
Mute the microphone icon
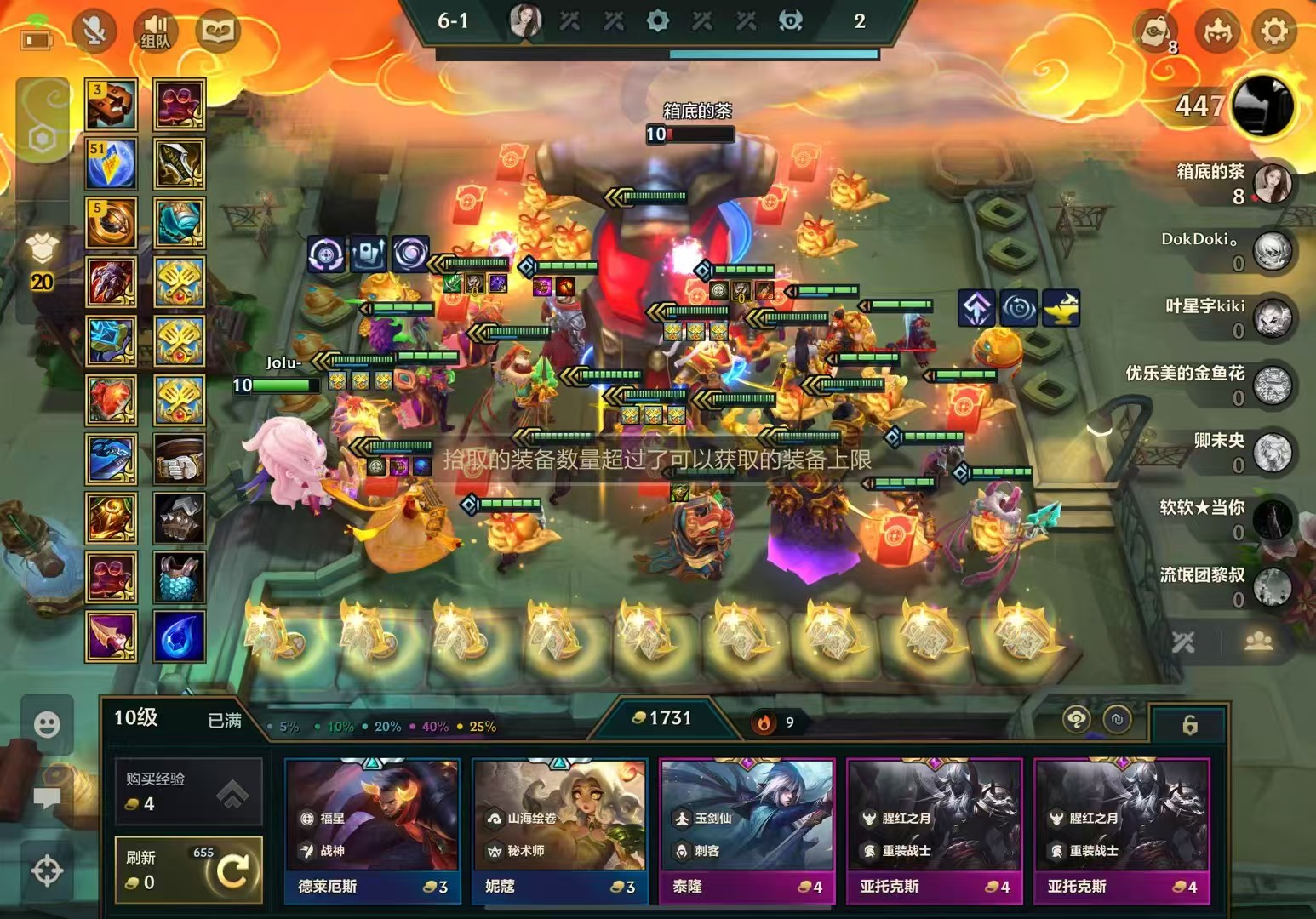tap(94, 32)
